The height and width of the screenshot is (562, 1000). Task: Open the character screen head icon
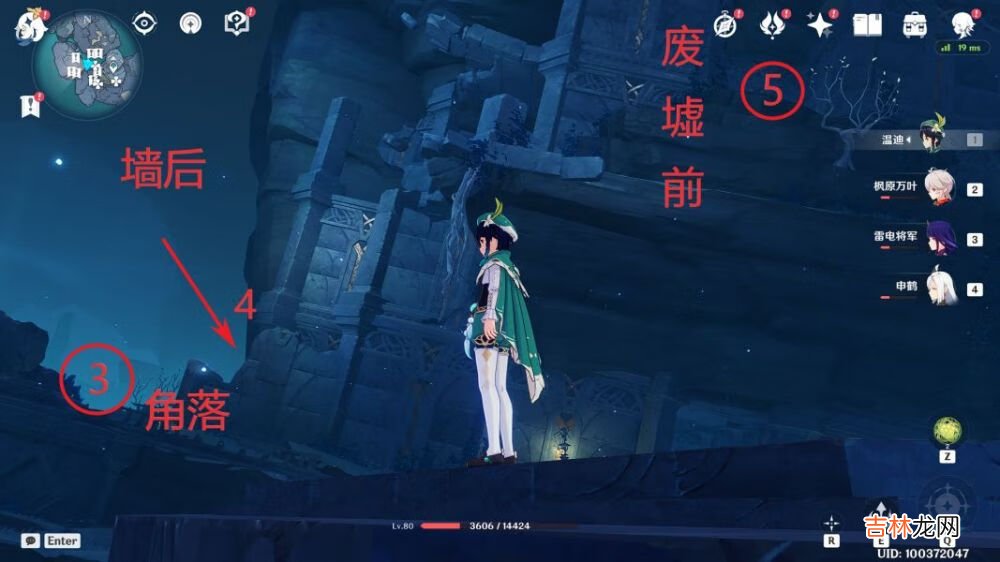coord(962,25)
